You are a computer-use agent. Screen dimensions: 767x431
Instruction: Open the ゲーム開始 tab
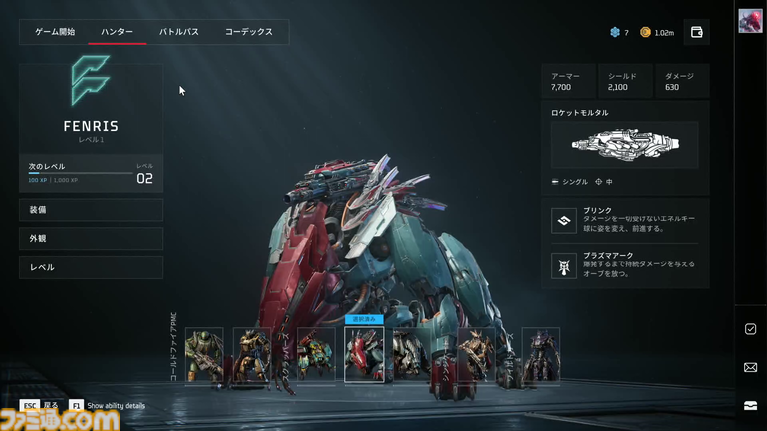point(55,32)
